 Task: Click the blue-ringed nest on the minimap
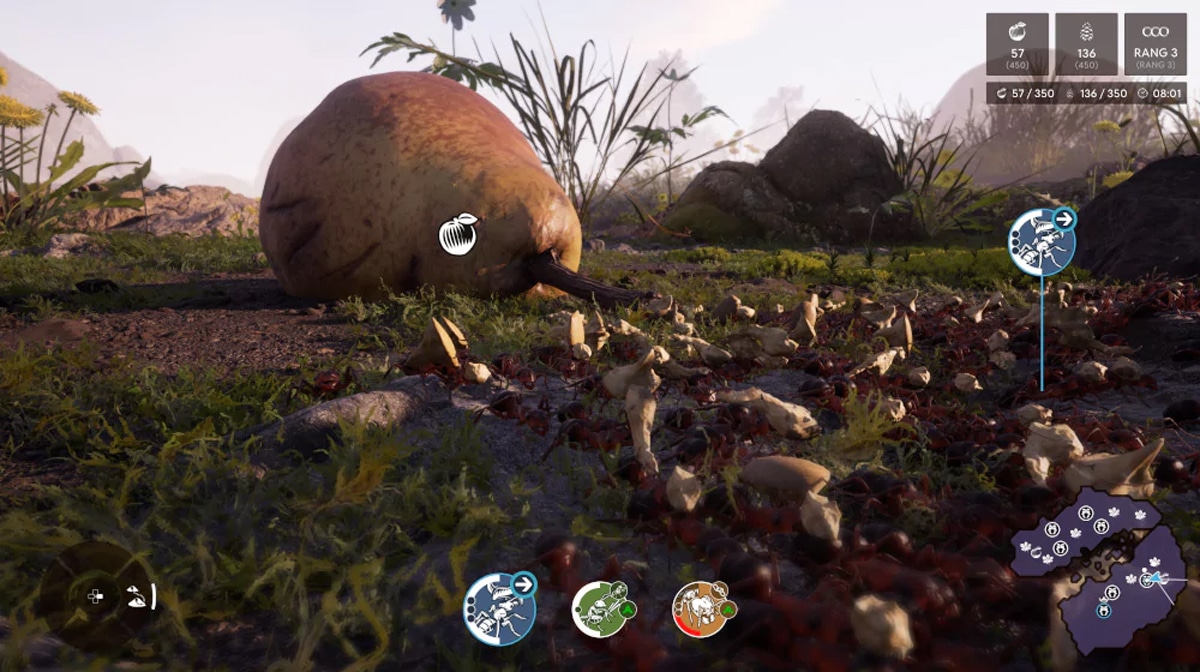click(x=1103, y=610)
